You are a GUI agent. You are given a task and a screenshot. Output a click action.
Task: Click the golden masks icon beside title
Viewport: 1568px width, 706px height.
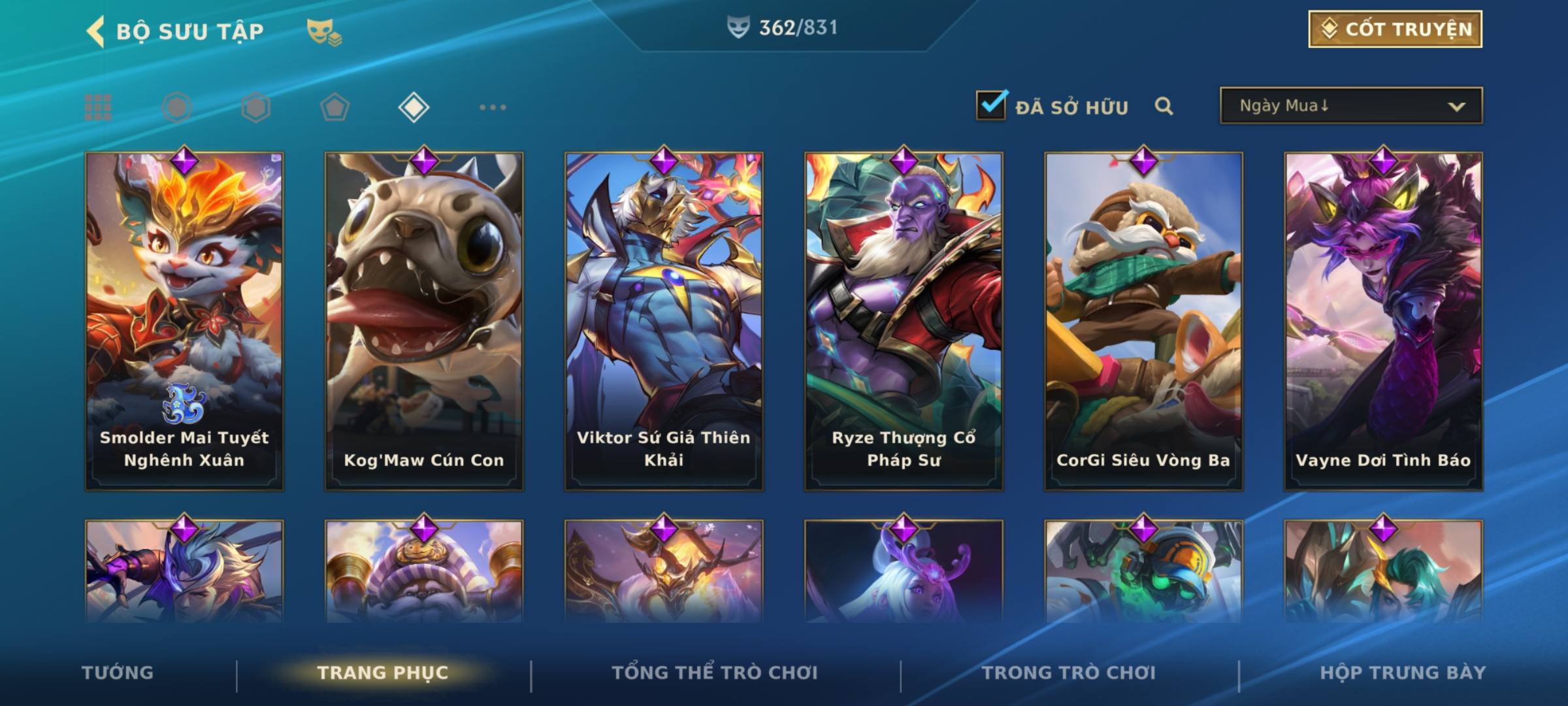(323, 32)
